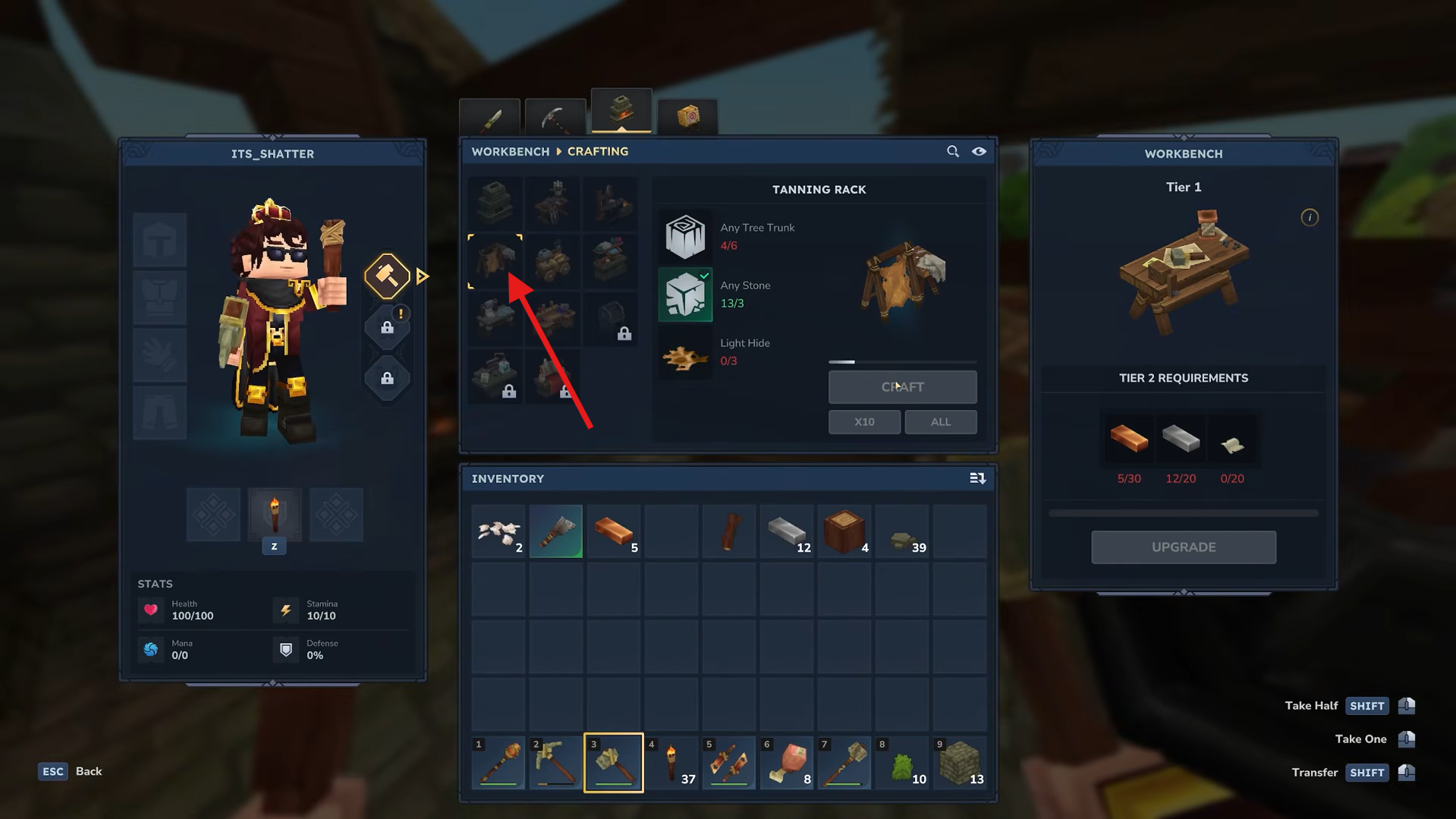The width and height of the screenshot is (1456, 819).
Task: Click the Workbench breadcrumb to go back
Action: [510, 151]
